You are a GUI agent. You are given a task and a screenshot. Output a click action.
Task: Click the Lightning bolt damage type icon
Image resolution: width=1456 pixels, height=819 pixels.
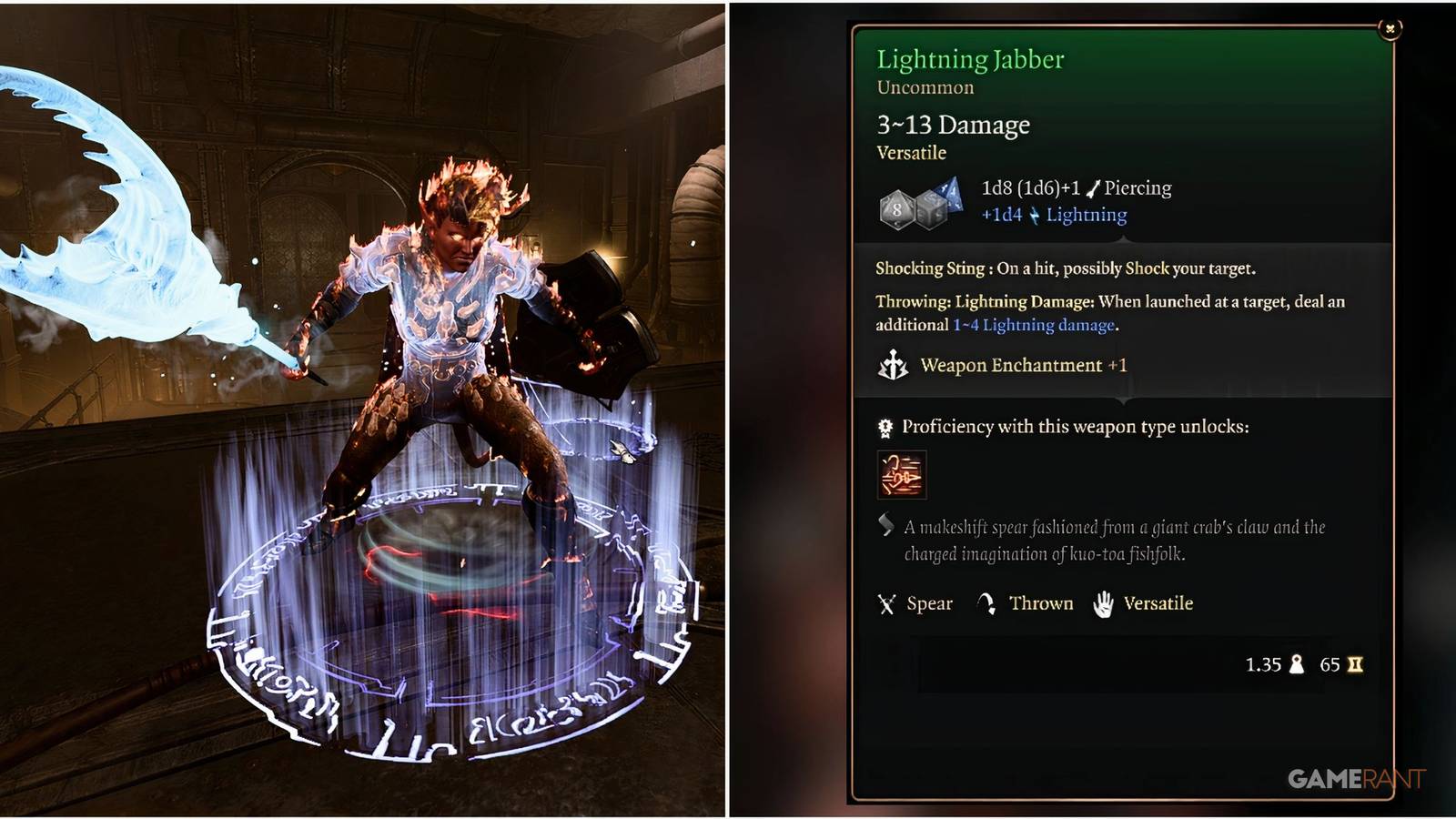coord(1033,215)
